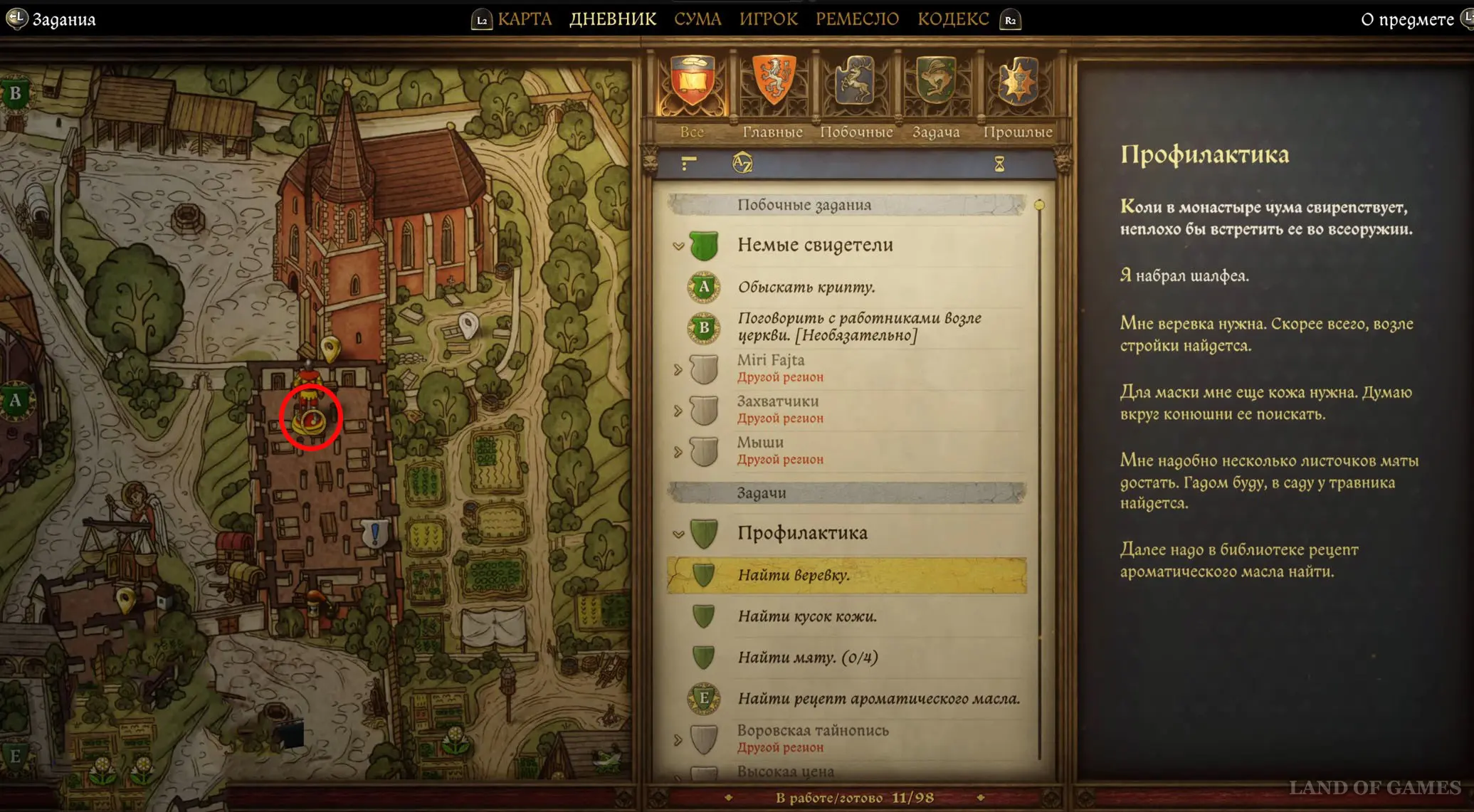Open the КАРТА map tab

(525, 19)
